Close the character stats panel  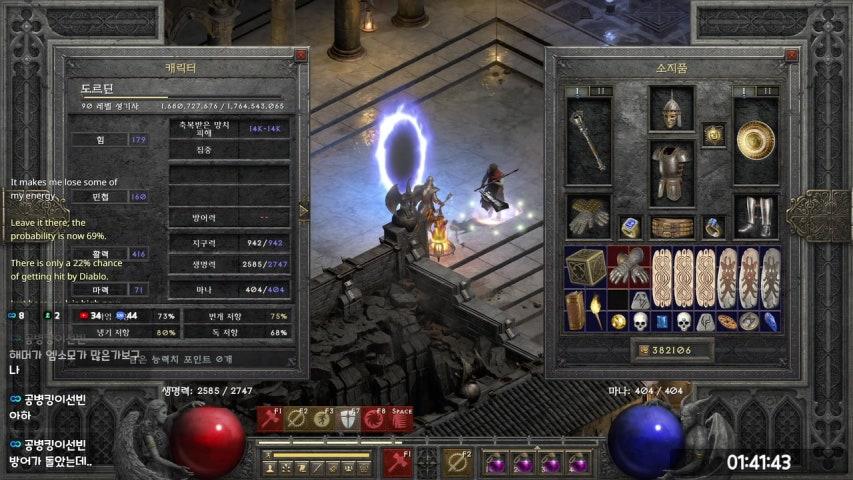coord(300,56)
